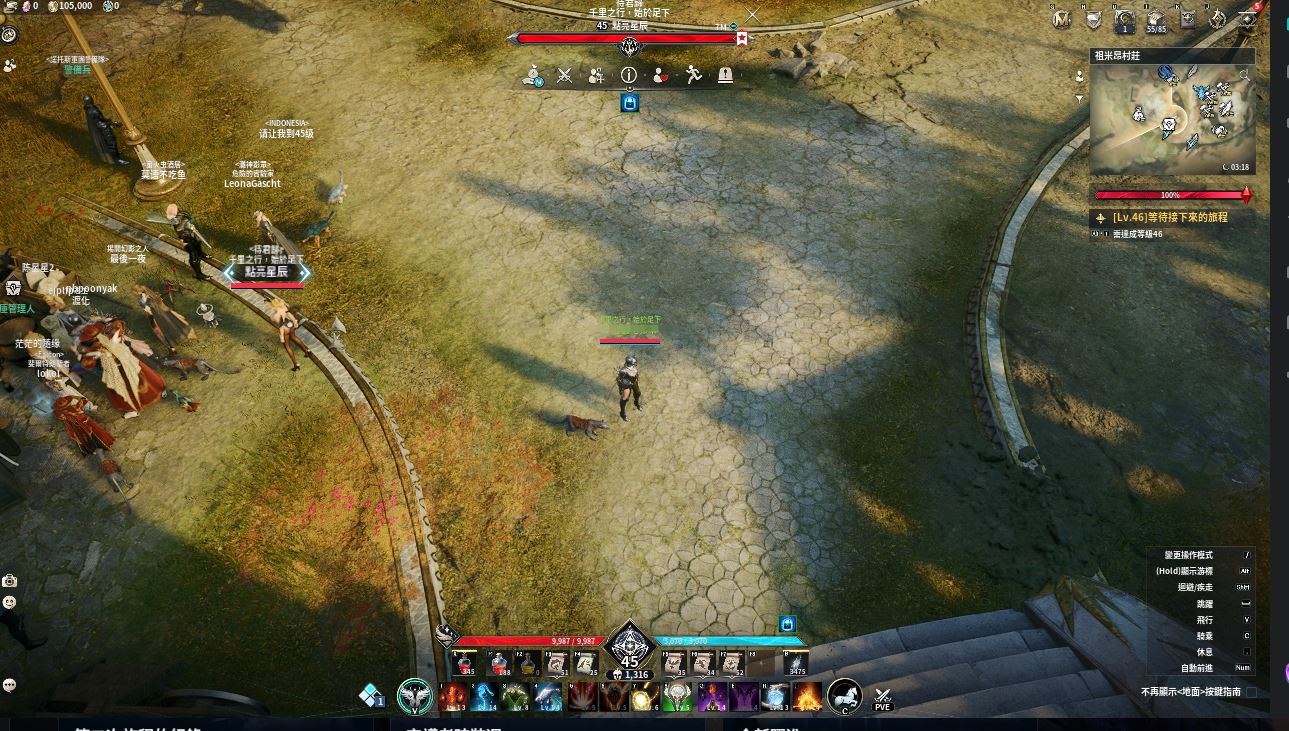Close the target frame with the X
Screen dimensions: 1289x731
point(752,15)
